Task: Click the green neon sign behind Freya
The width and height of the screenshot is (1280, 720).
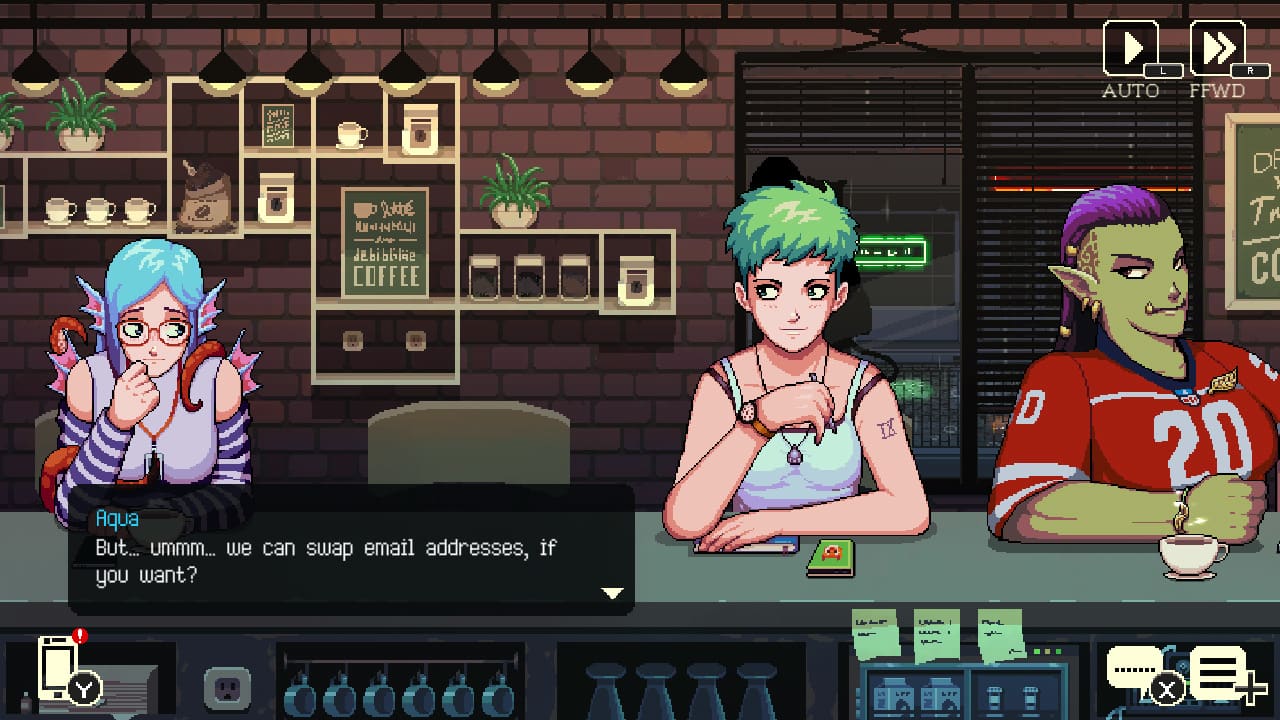Action: (891, 250)
